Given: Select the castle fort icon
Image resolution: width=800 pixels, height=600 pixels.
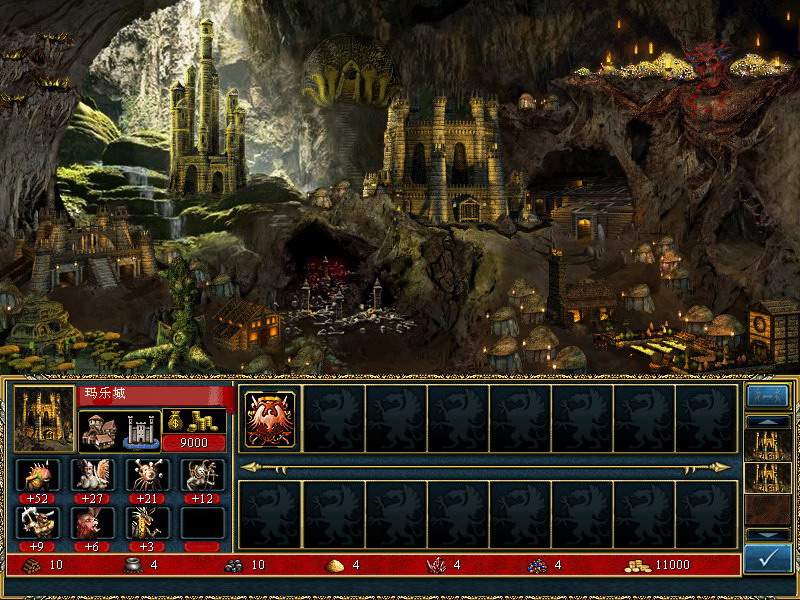Looking at the screenshot, I should [141, 430].
